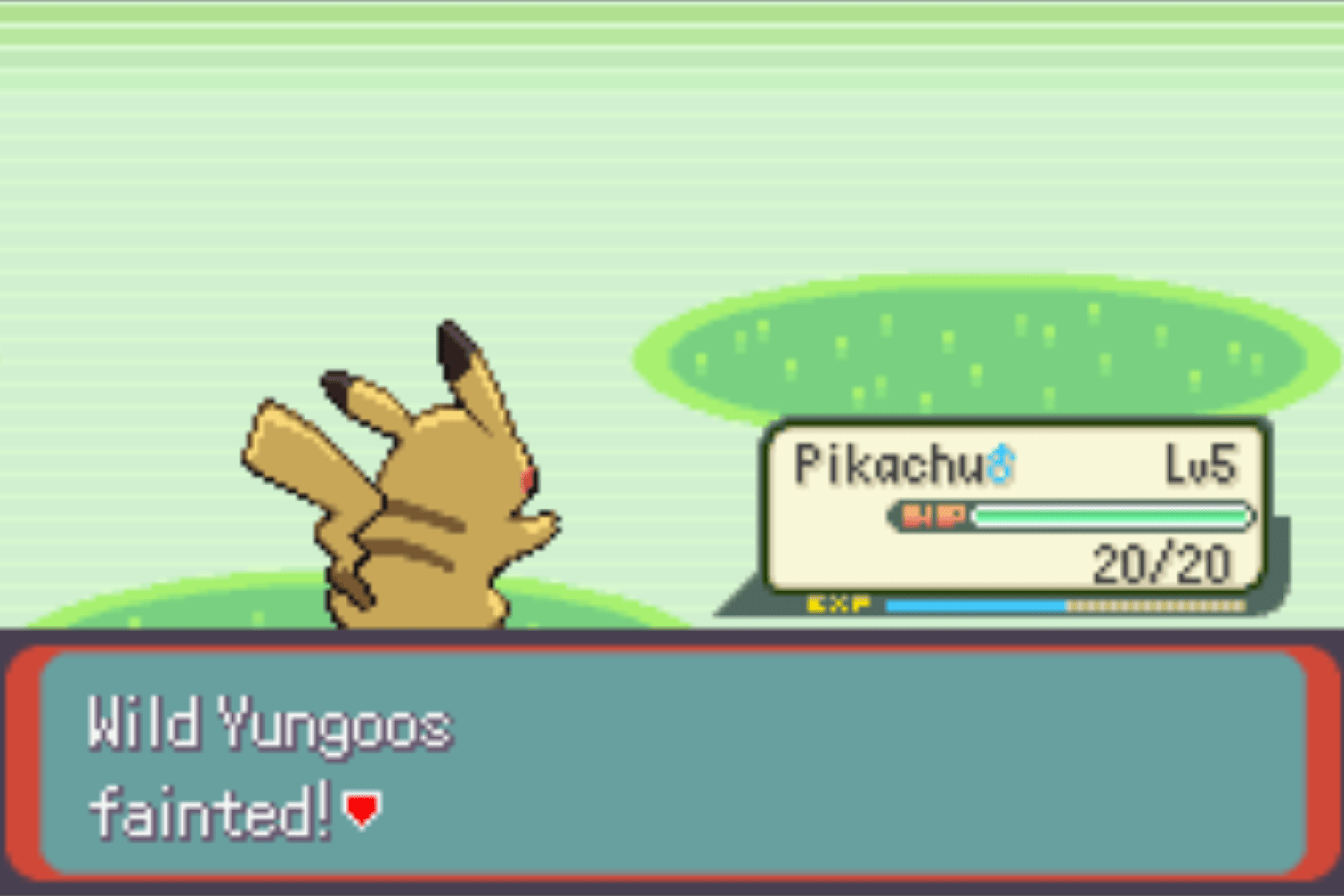Click the male gender symbol beside Pikachu
This screenshot has width=1344, height=896.
1001,463
